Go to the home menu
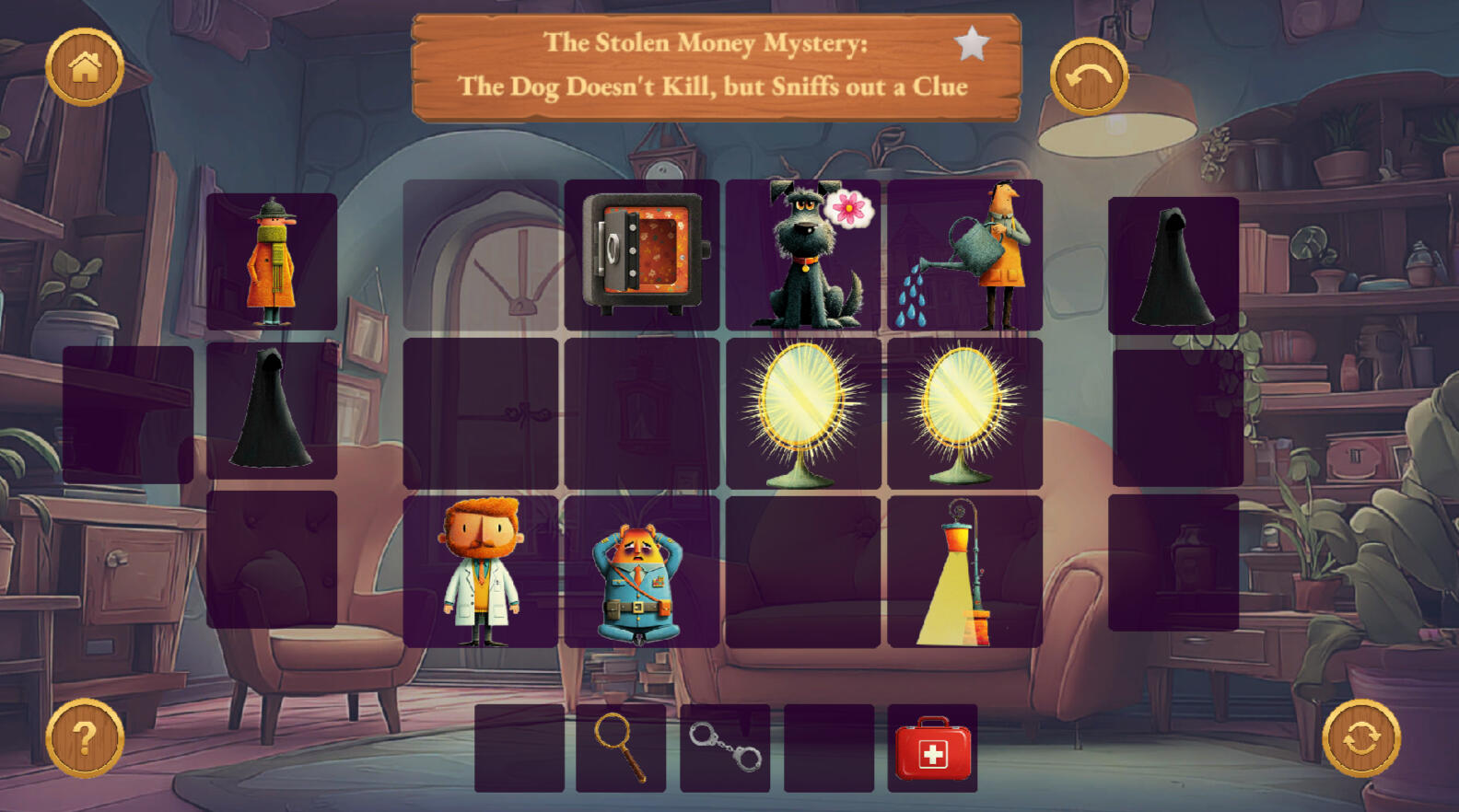 (85, 67)
